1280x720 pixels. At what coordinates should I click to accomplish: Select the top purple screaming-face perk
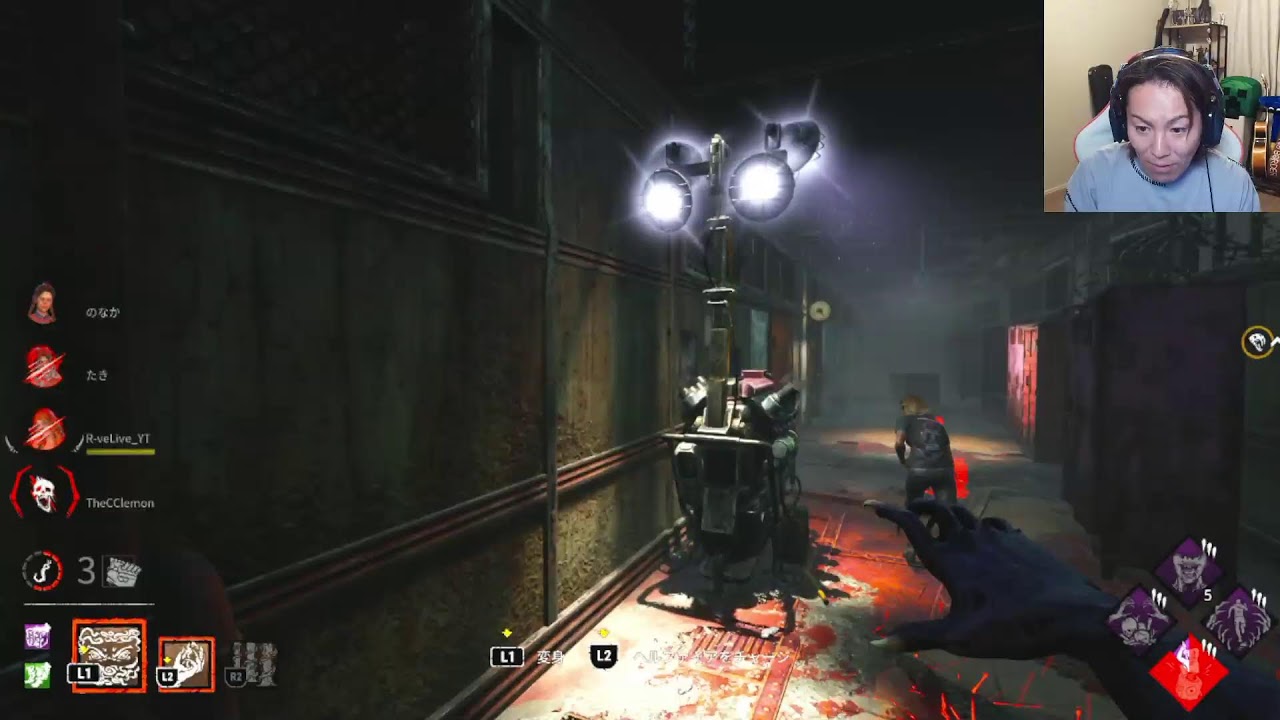pyautogui.click(x=1189, y=571)
